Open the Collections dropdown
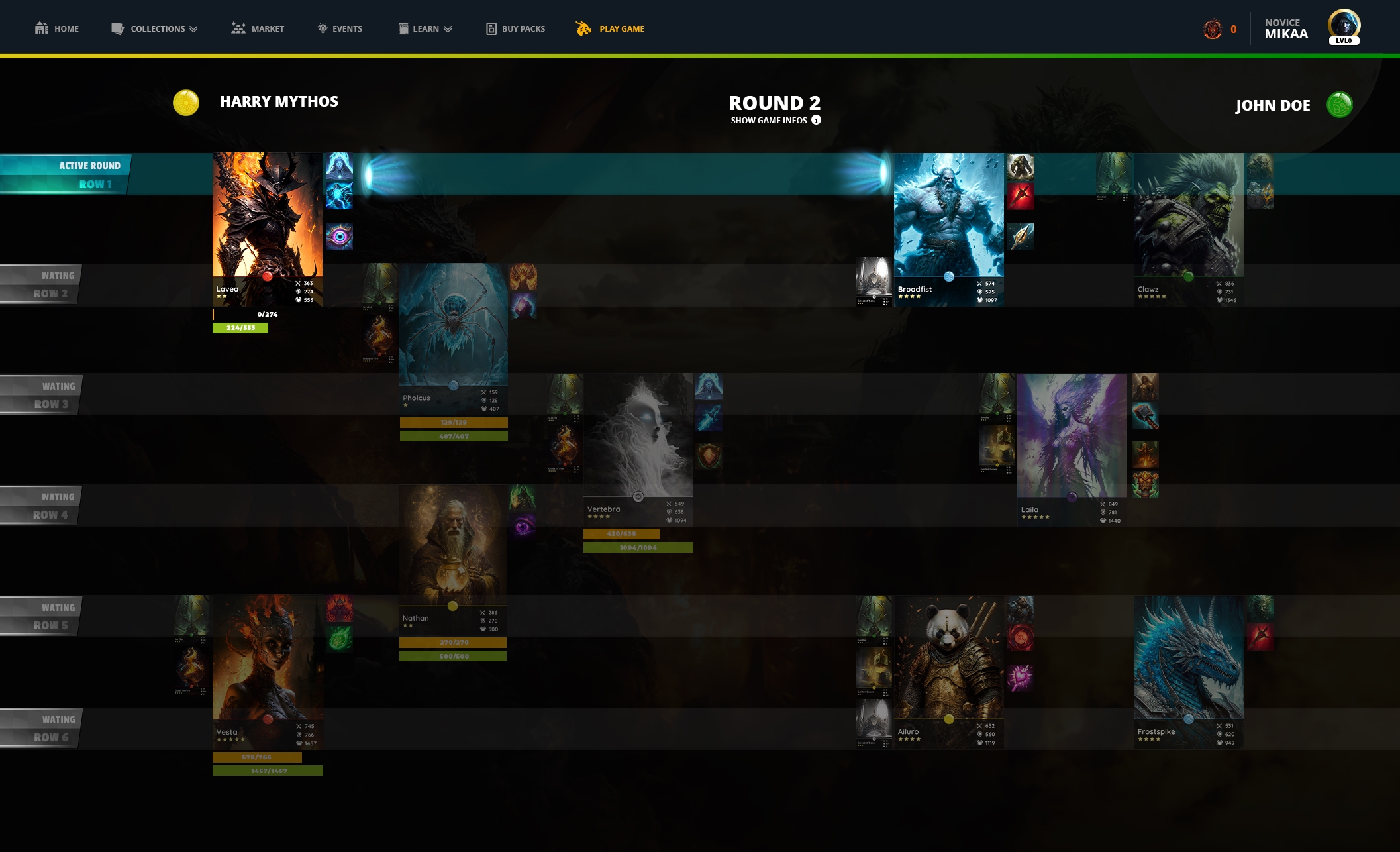 click(155, 28)
